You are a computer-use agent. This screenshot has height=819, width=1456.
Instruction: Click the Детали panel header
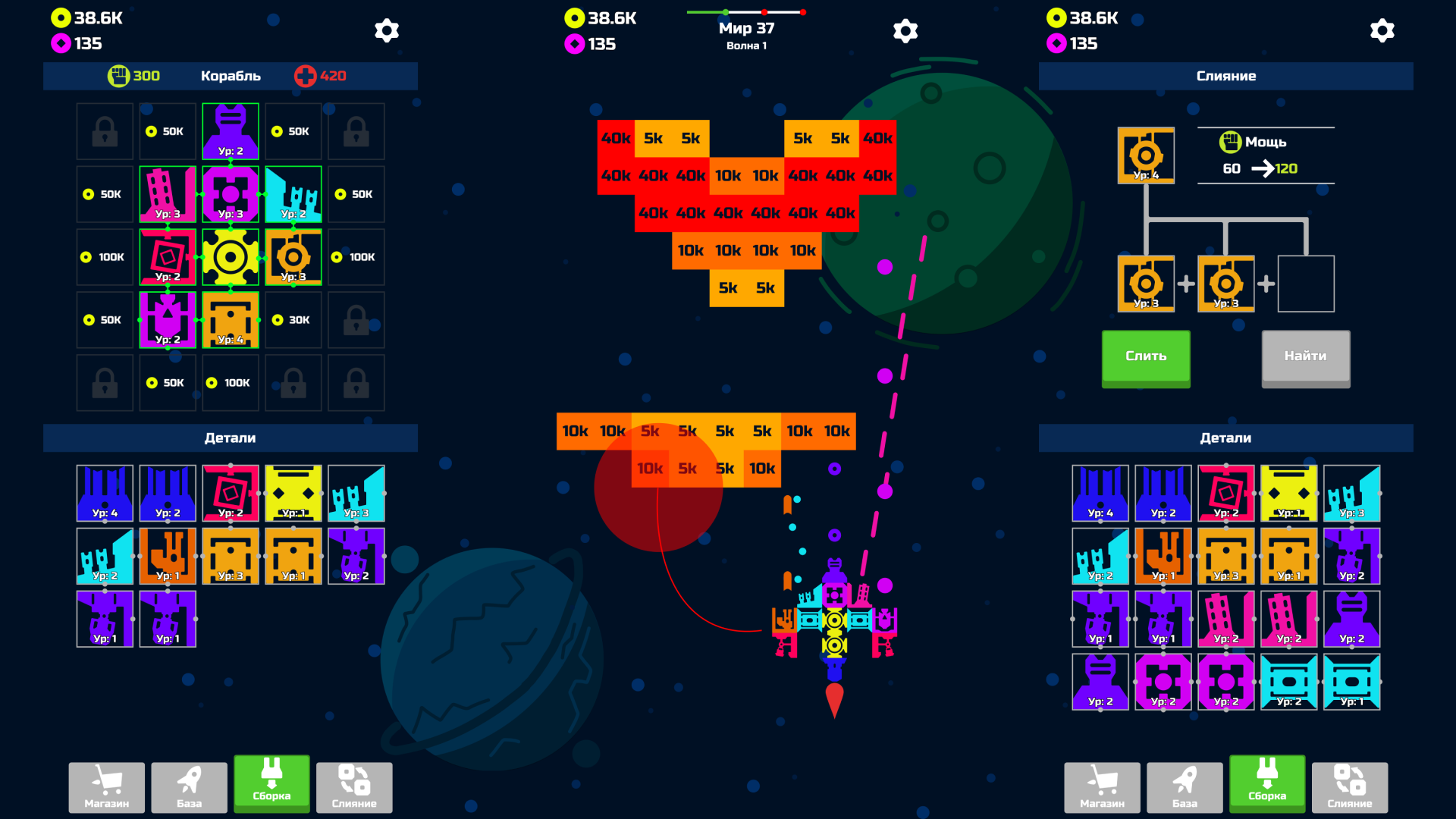[230, 438]
